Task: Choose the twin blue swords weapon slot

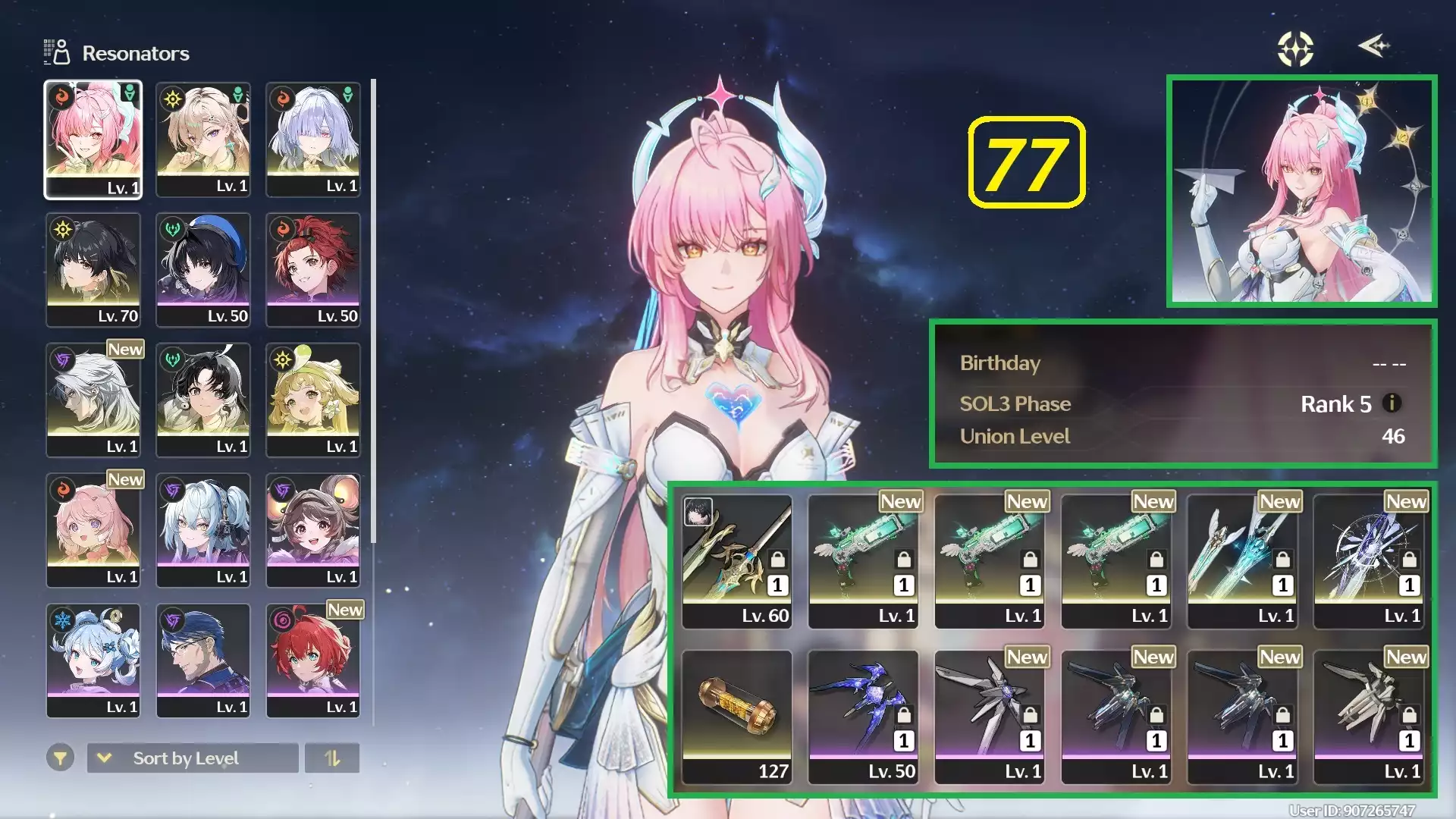Action: [x=1242, y=562]
